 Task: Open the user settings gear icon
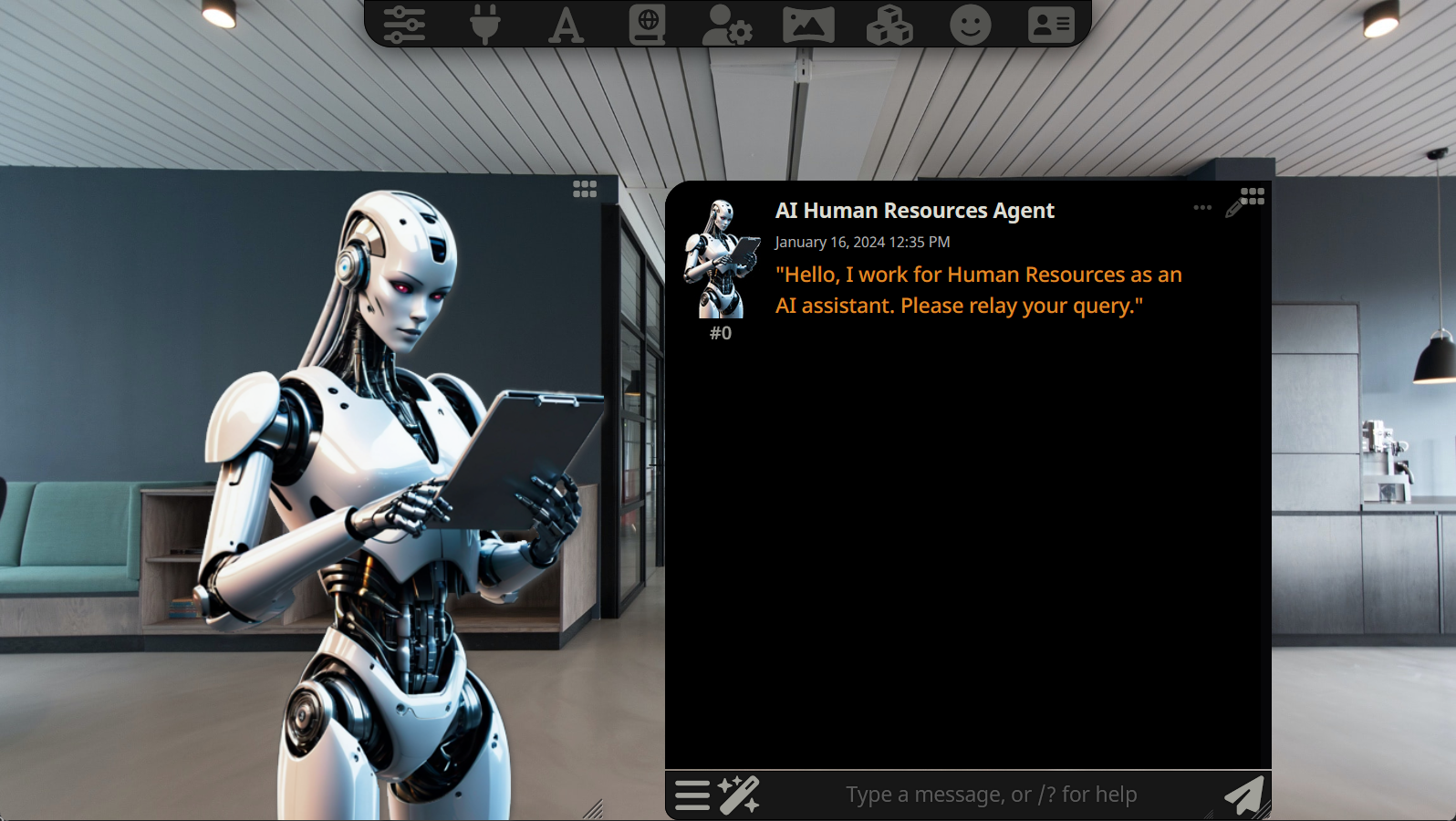(x=727, y=25)
